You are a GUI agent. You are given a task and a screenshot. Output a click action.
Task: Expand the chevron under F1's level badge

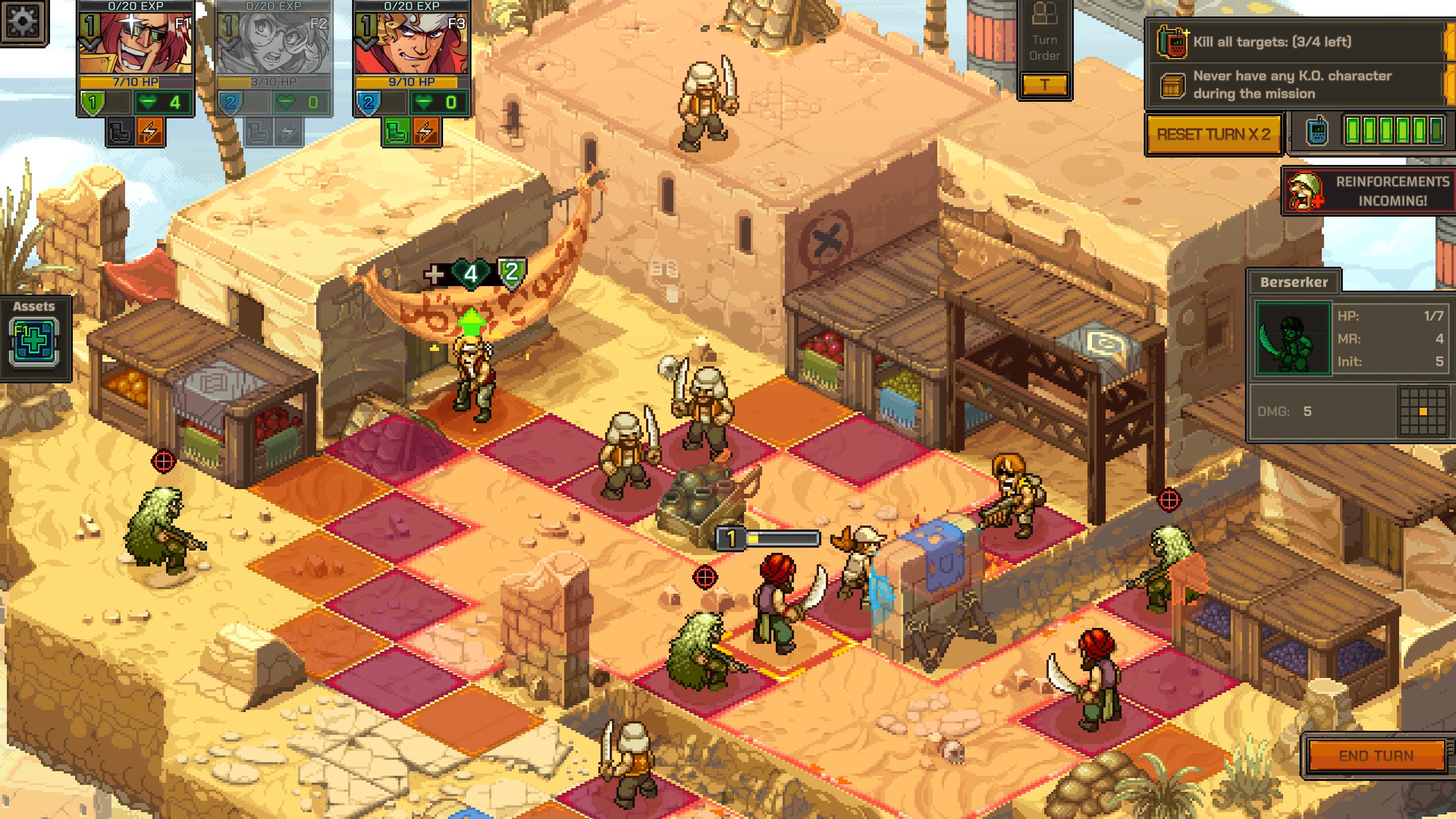(89, 45)
